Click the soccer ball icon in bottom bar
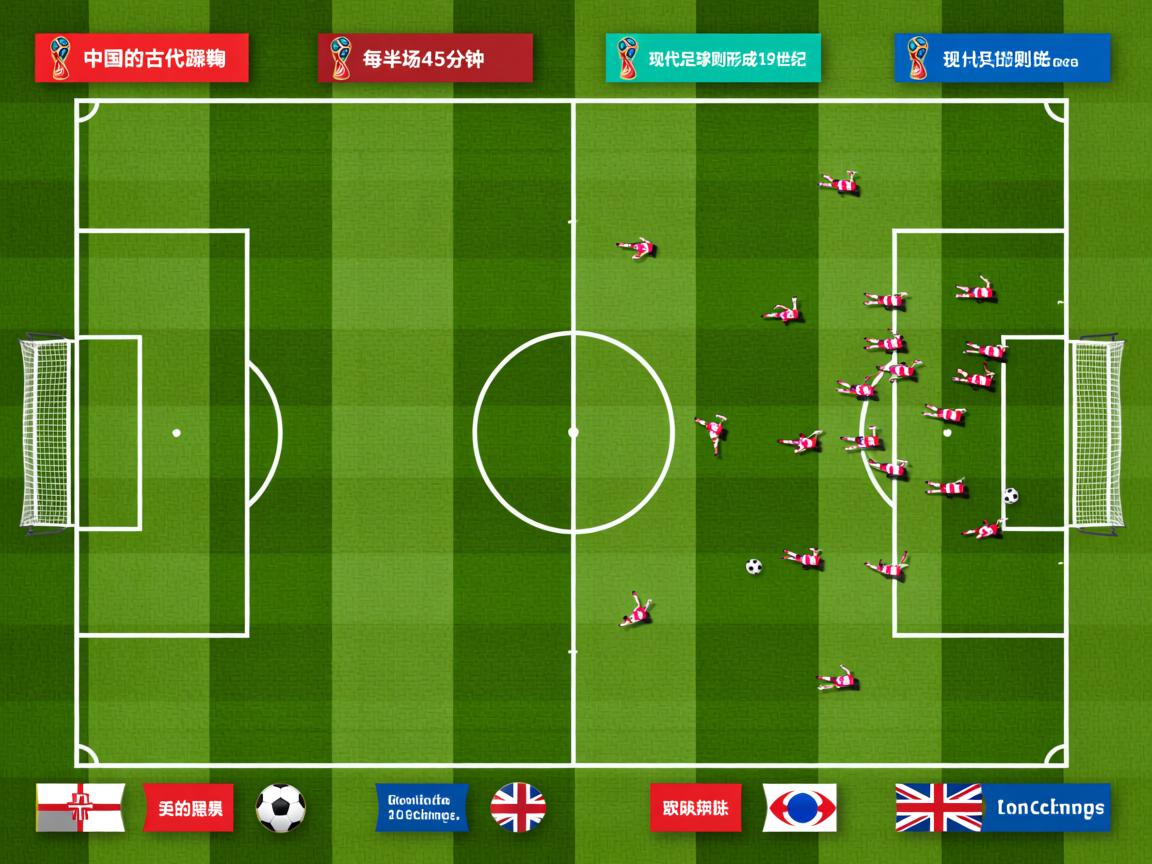This screenshot has width=1152, height=864. tap(280, 807)
